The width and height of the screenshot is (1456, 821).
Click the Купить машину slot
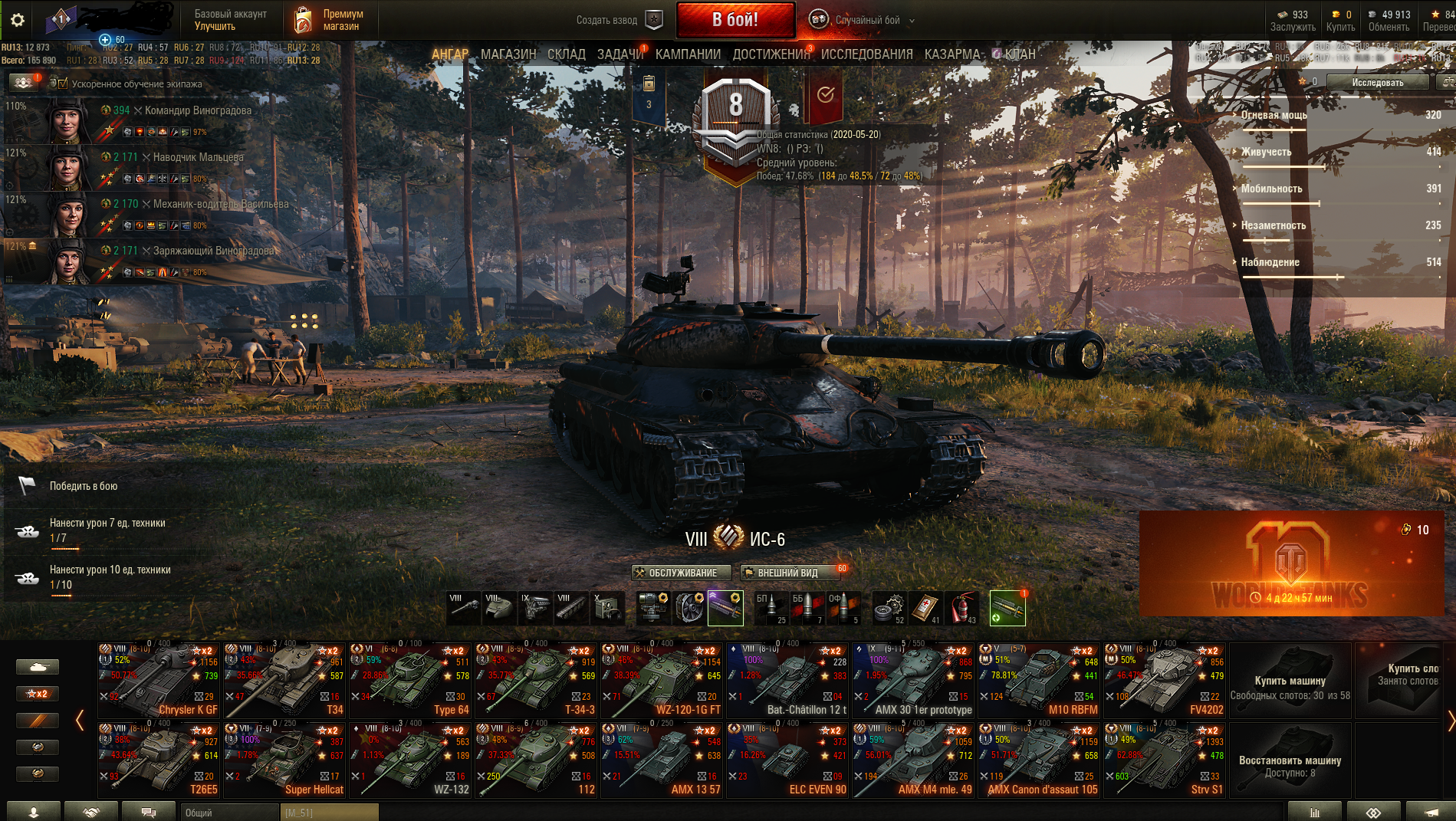1290,680
